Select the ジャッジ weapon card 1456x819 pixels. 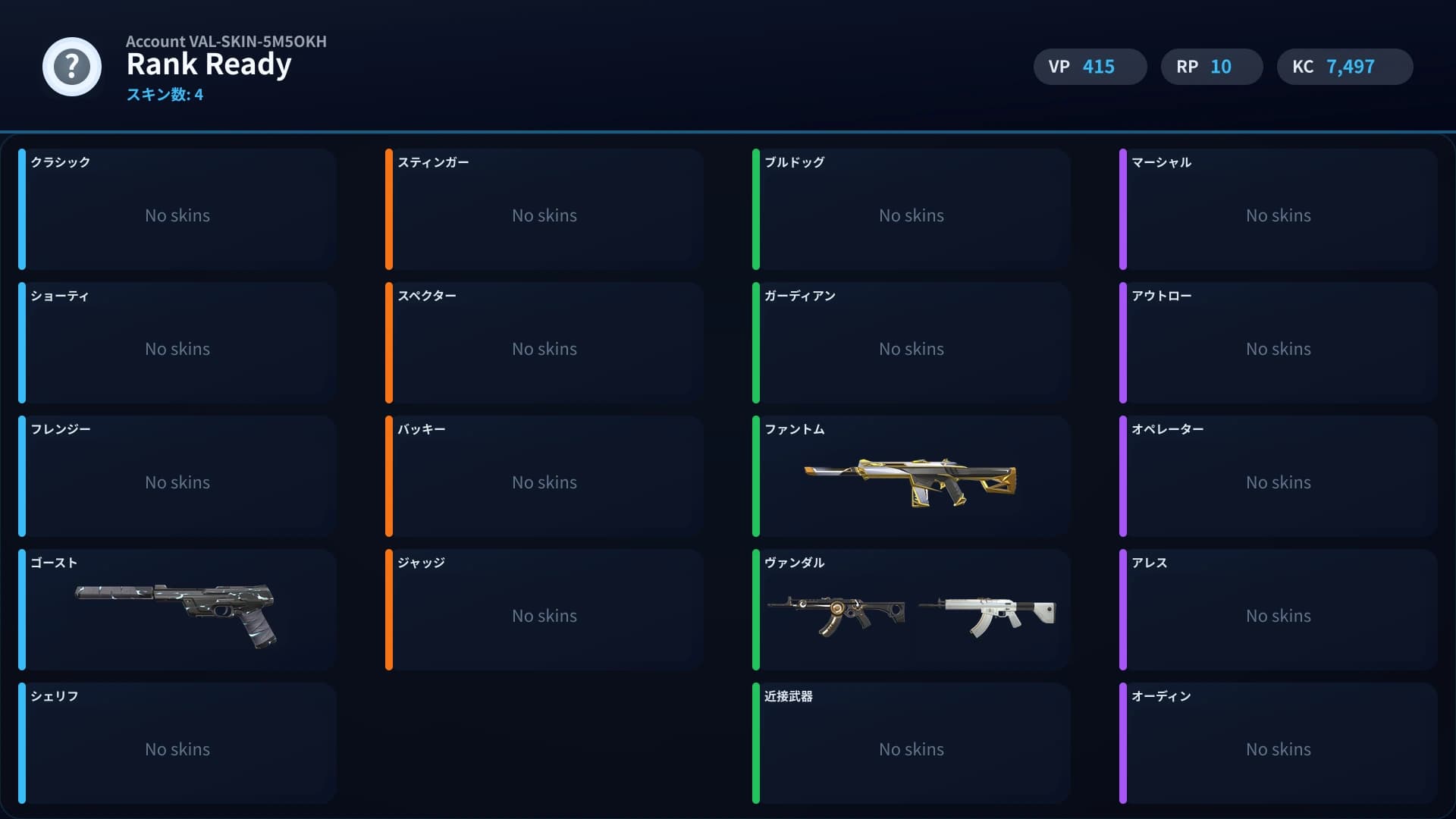544,610
